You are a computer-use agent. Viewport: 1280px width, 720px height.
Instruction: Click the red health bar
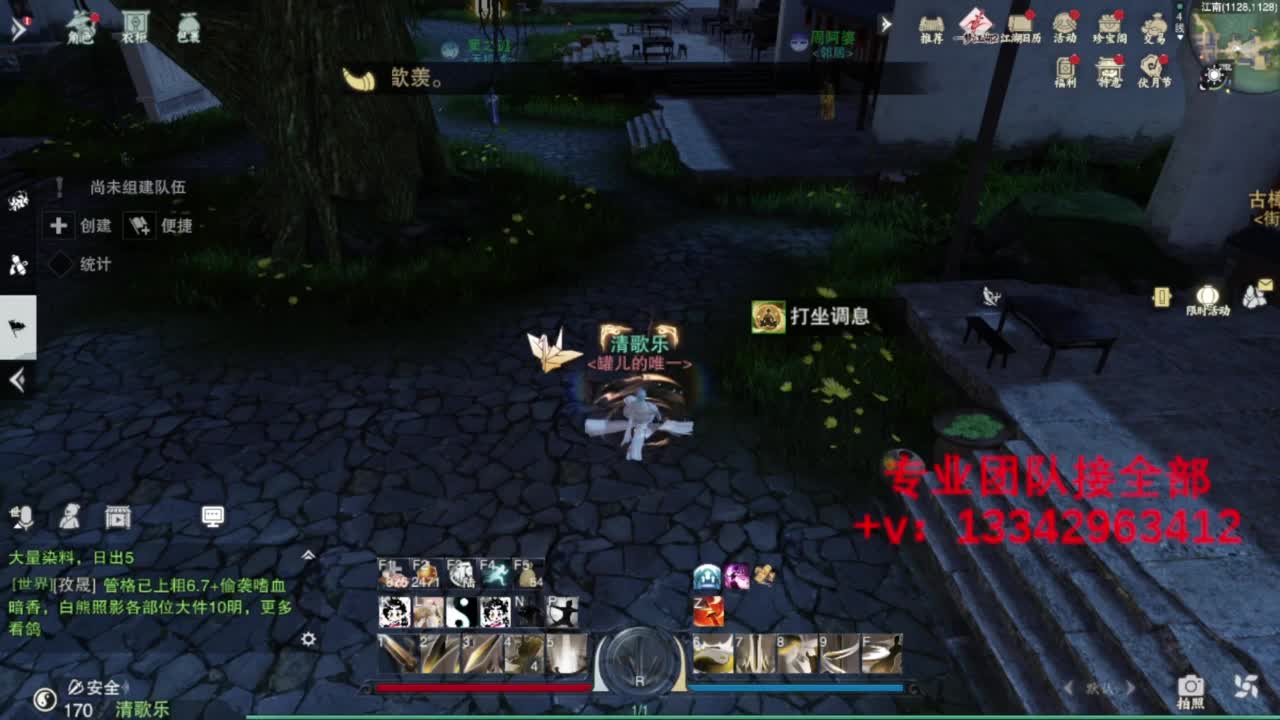[x=480, y=686]
